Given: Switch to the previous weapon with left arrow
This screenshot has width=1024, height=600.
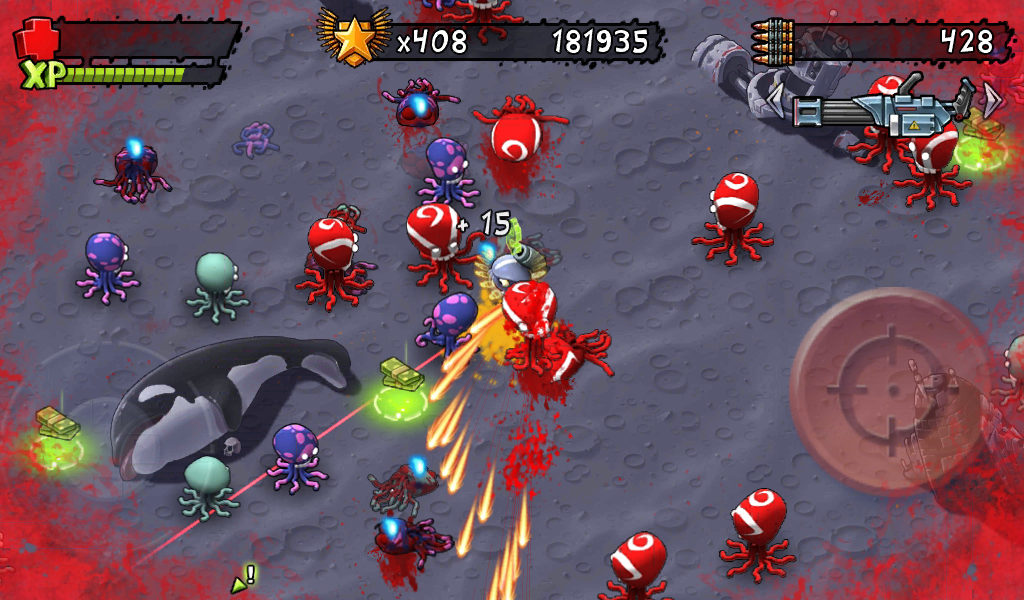Looking at the screenshot, I should [775, 99].
